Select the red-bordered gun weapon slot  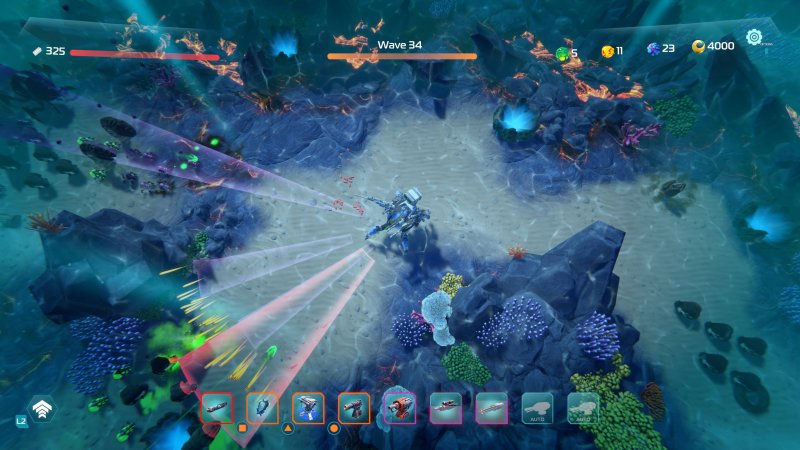pyautogui.click(x=217, y=407)
